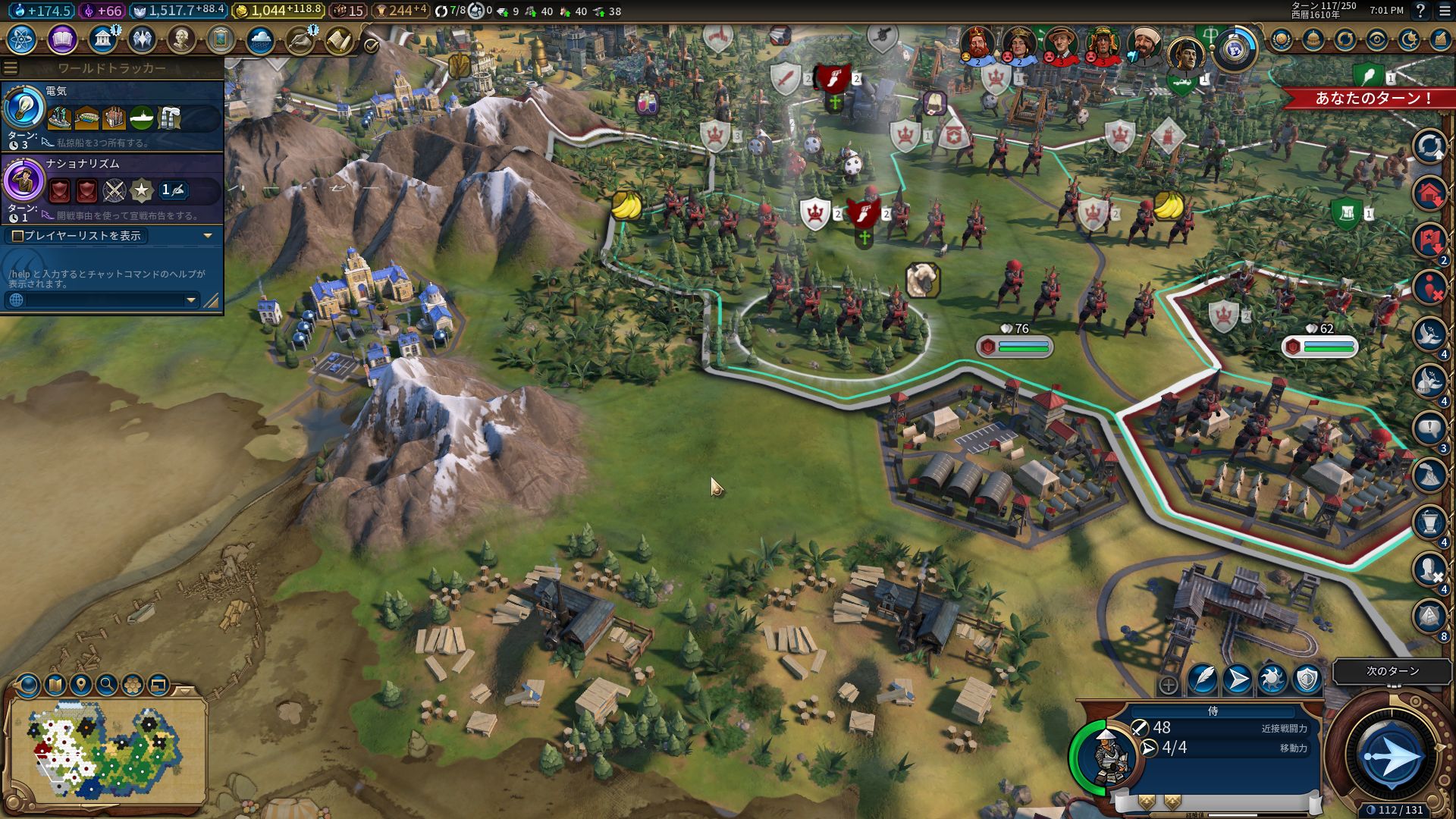Open the minimap map pins button

coord(81,685)
